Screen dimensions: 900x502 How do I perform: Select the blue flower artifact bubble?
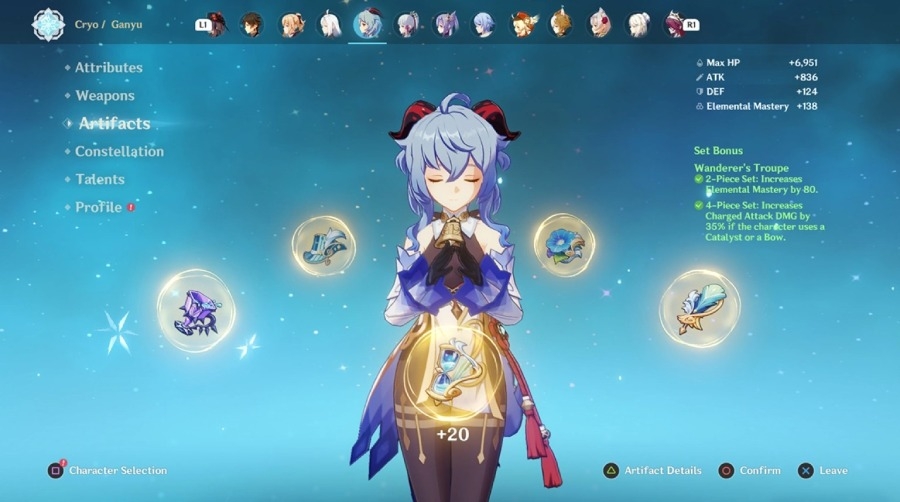[563, 244]
